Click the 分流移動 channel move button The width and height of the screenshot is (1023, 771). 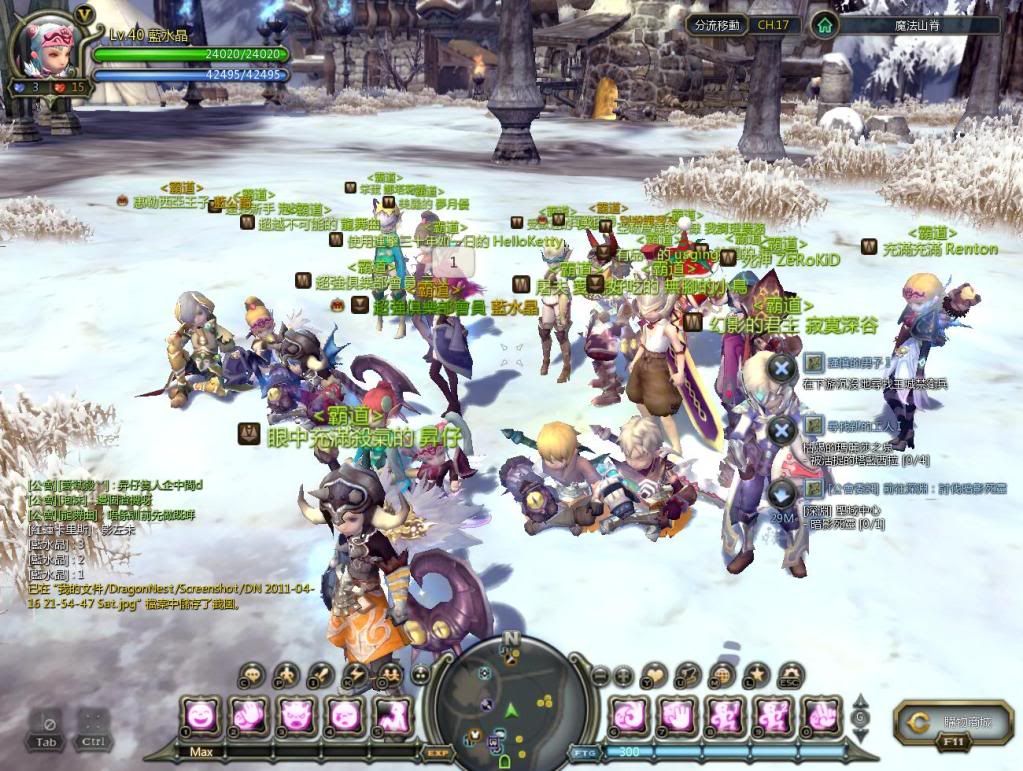coord(716,25)
